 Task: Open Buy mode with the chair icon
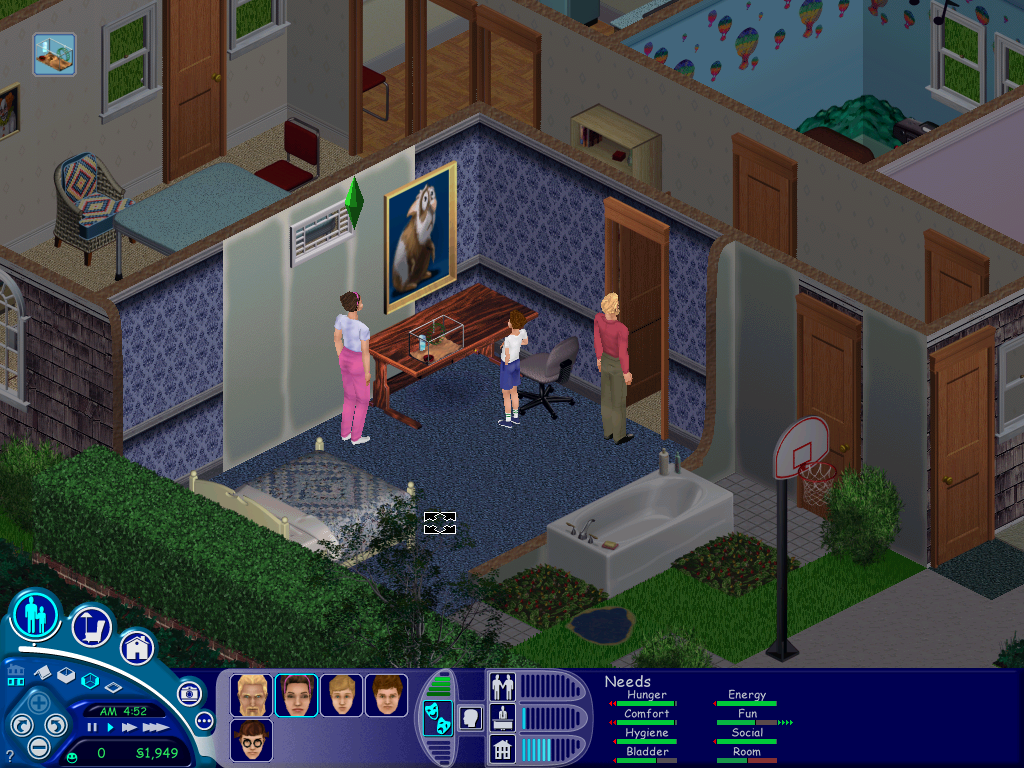[91, 627]
